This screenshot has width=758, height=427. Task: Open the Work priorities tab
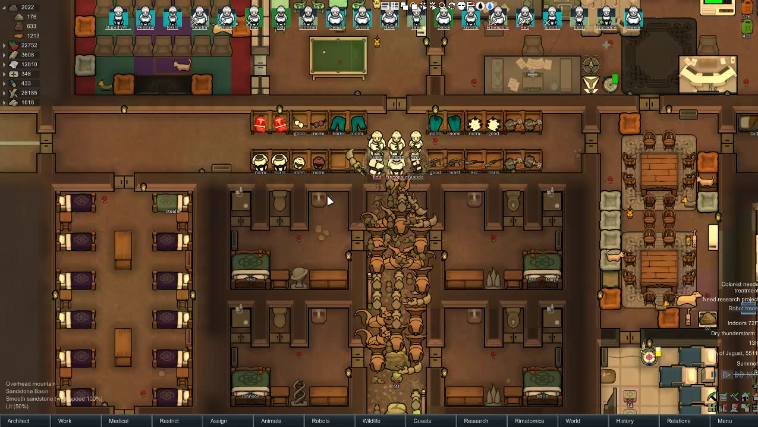(65, 421)
